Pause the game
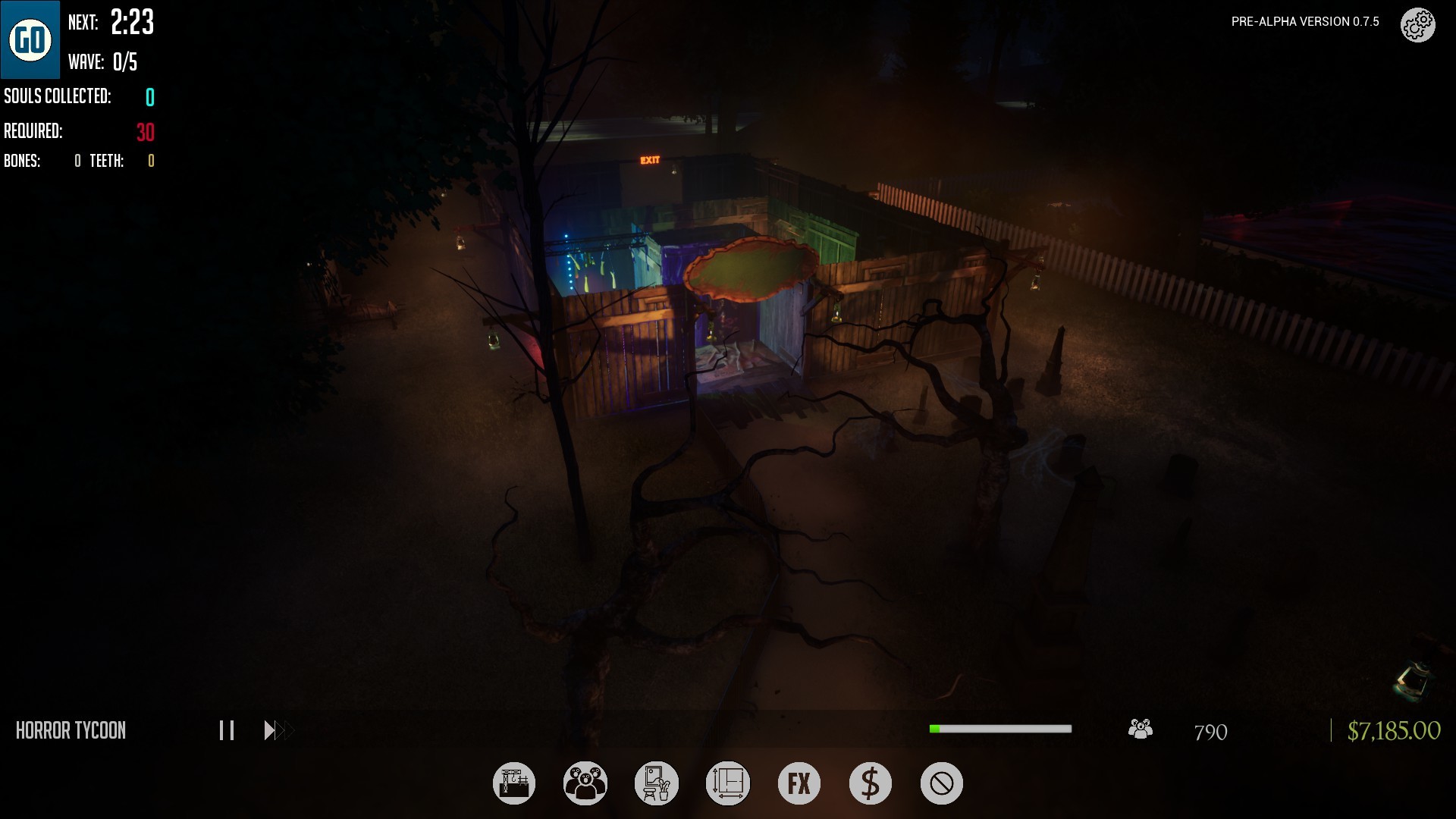This screenshot has height=819, width=1456. tap(226, 730)
